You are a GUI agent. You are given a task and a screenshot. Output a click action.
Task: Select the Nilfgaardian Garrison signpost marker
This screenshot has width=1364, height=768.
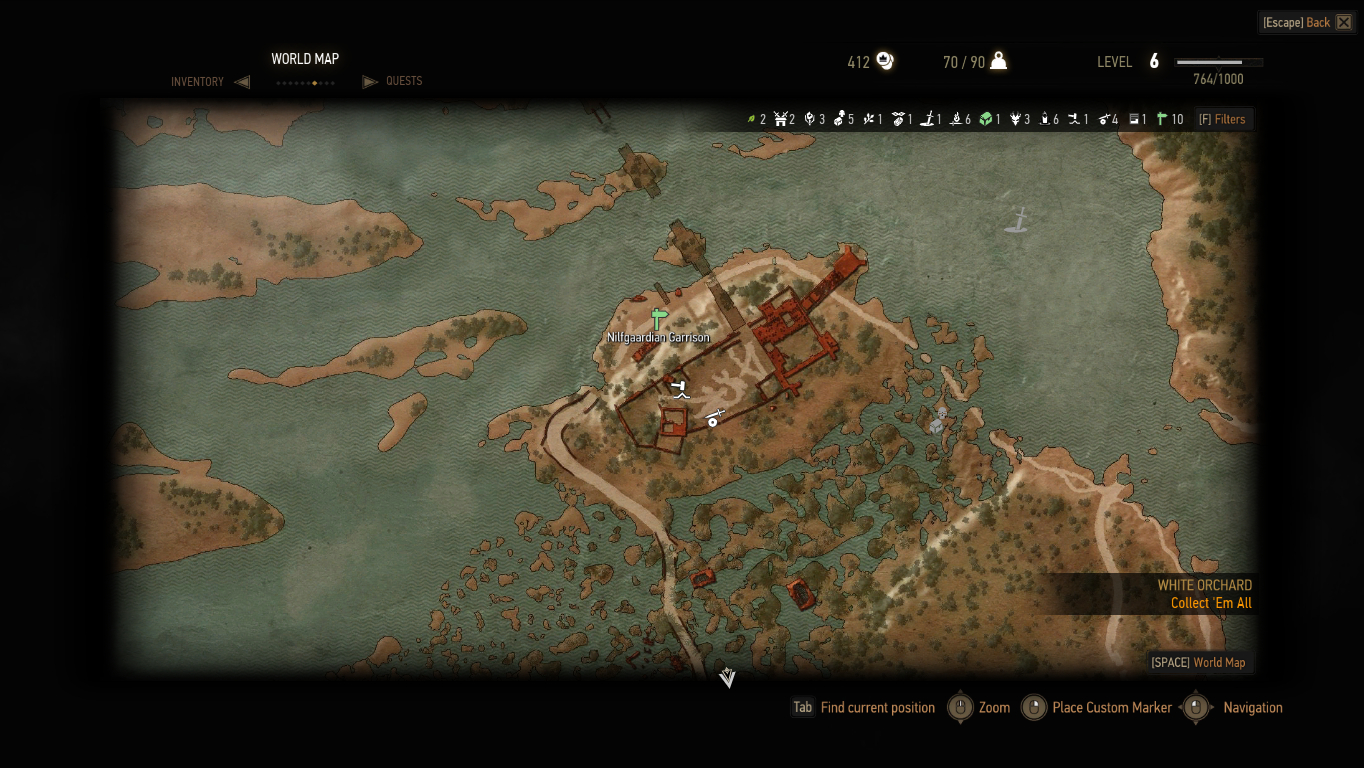click(658, 319)
